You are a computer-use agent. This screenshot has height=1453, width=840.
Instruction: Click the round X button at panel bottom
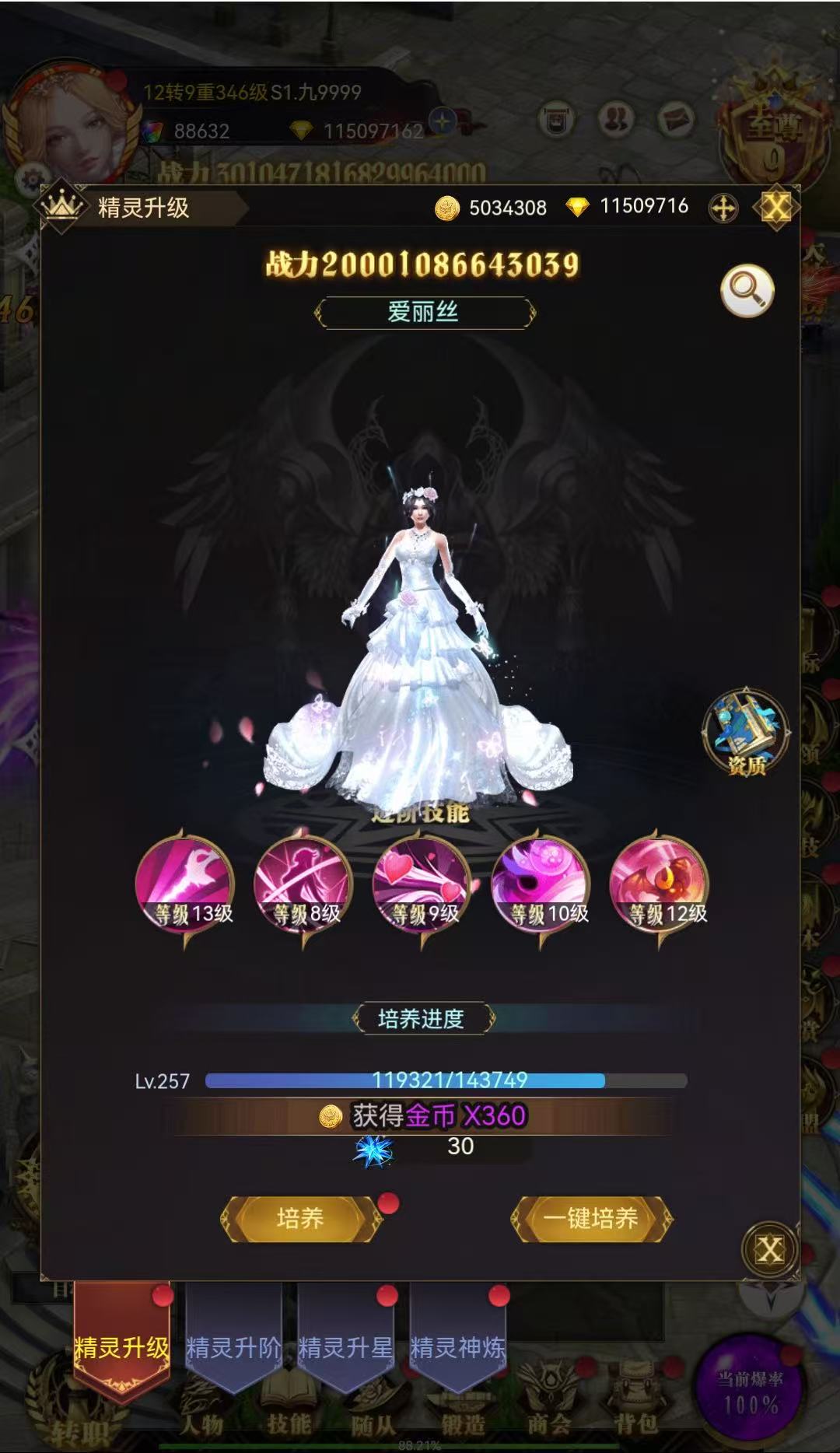coord(769,1250)
